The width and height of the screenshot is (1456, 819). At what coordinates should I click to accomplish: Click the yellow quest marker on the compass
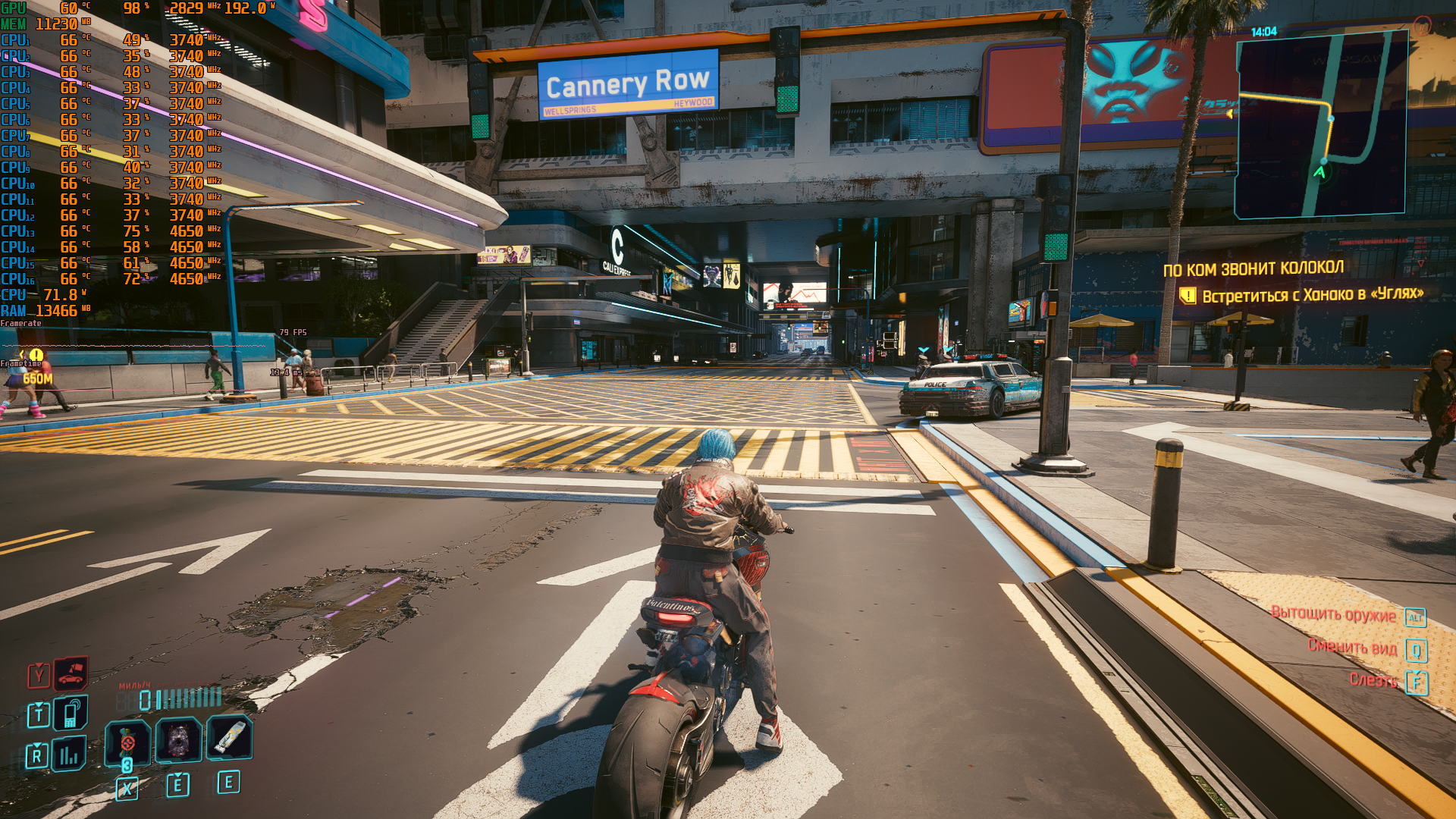(x=36, y=355)
